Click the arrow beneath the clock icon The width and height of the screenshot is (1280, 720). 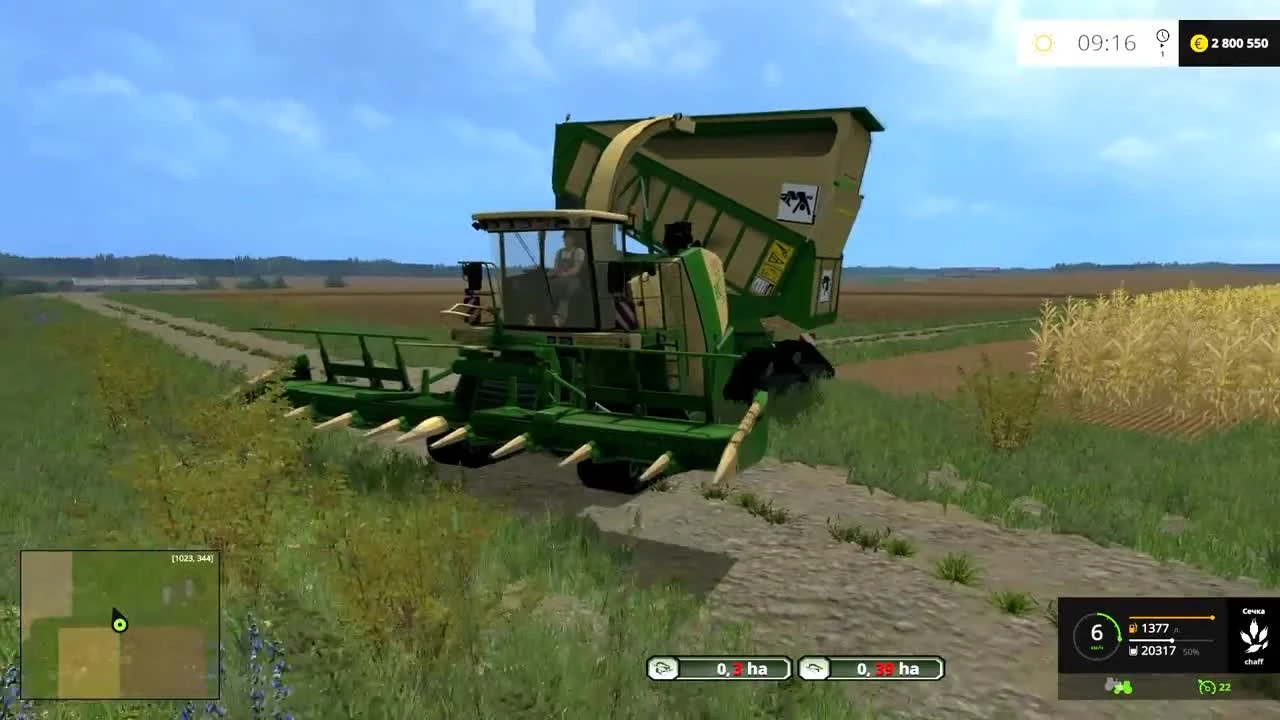point(1162,45)
